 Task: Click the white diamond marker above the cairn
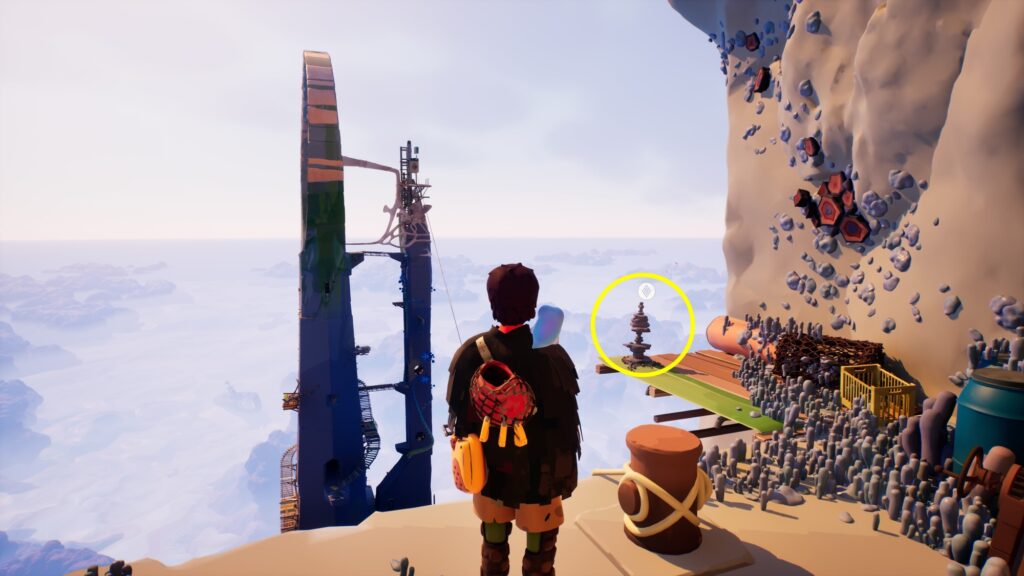pyautogui.click(x=645, y=291)
